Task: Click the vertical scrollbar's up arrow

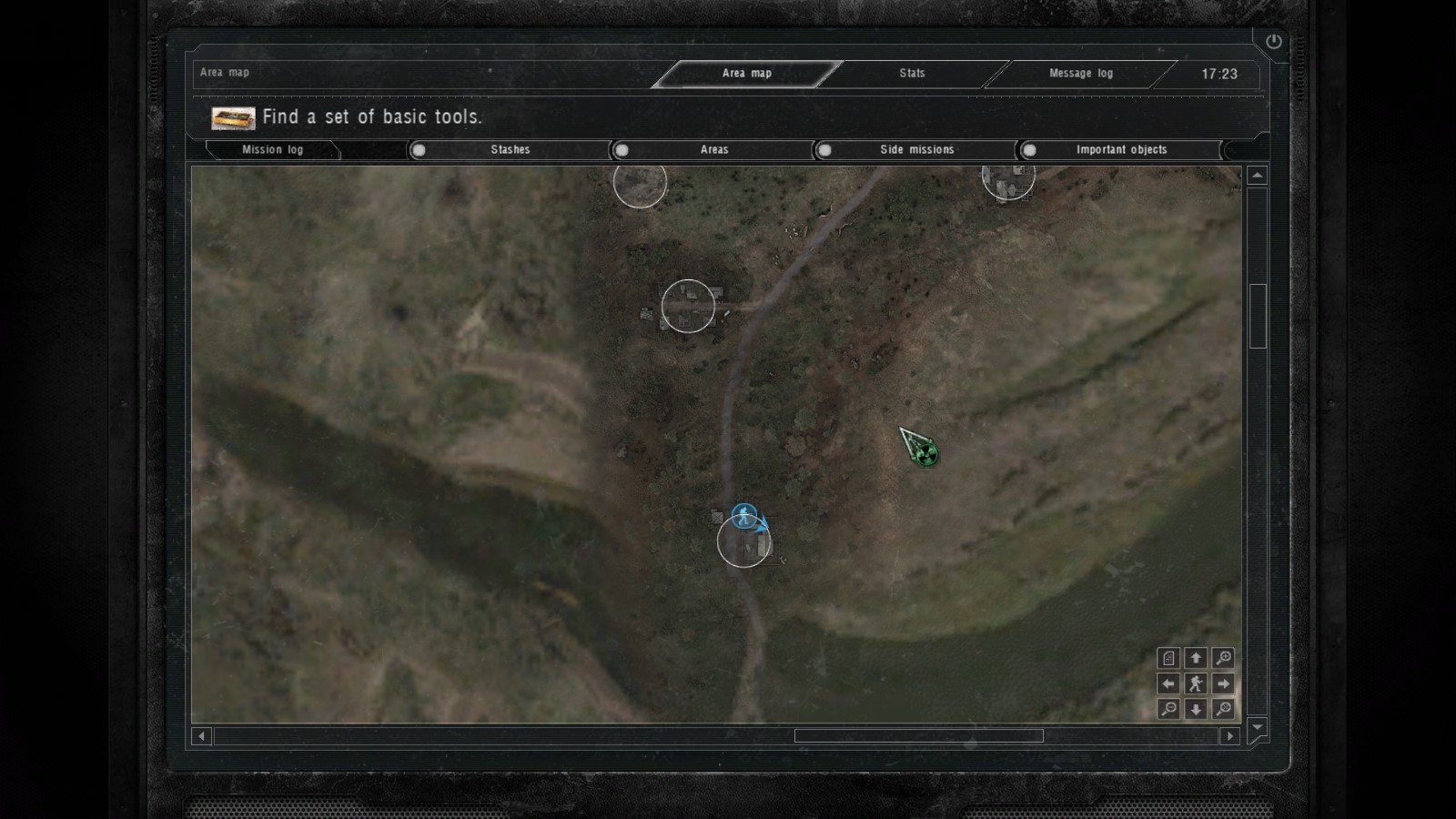Action: pyautogui.click(x=1257, y=176)
